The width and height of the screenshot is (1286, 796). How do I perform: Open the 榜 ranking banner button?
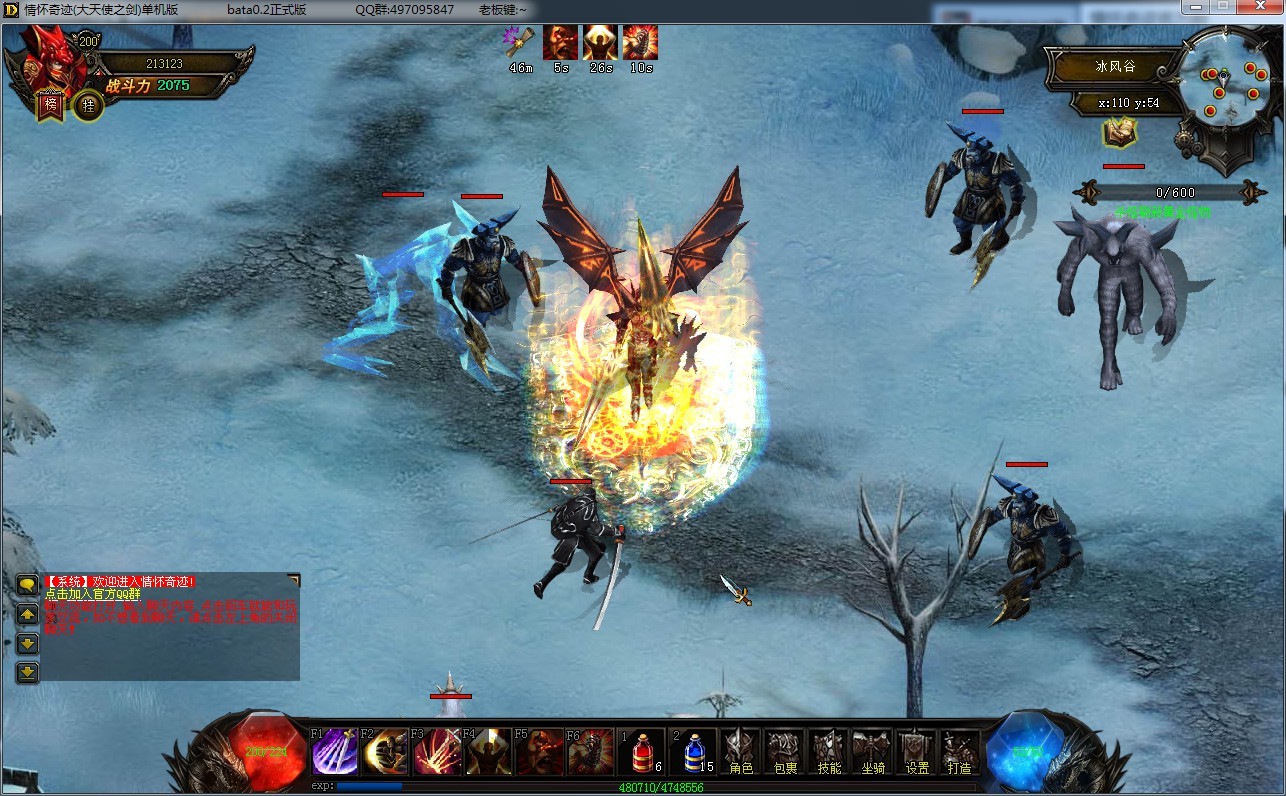tap(50, 104)
